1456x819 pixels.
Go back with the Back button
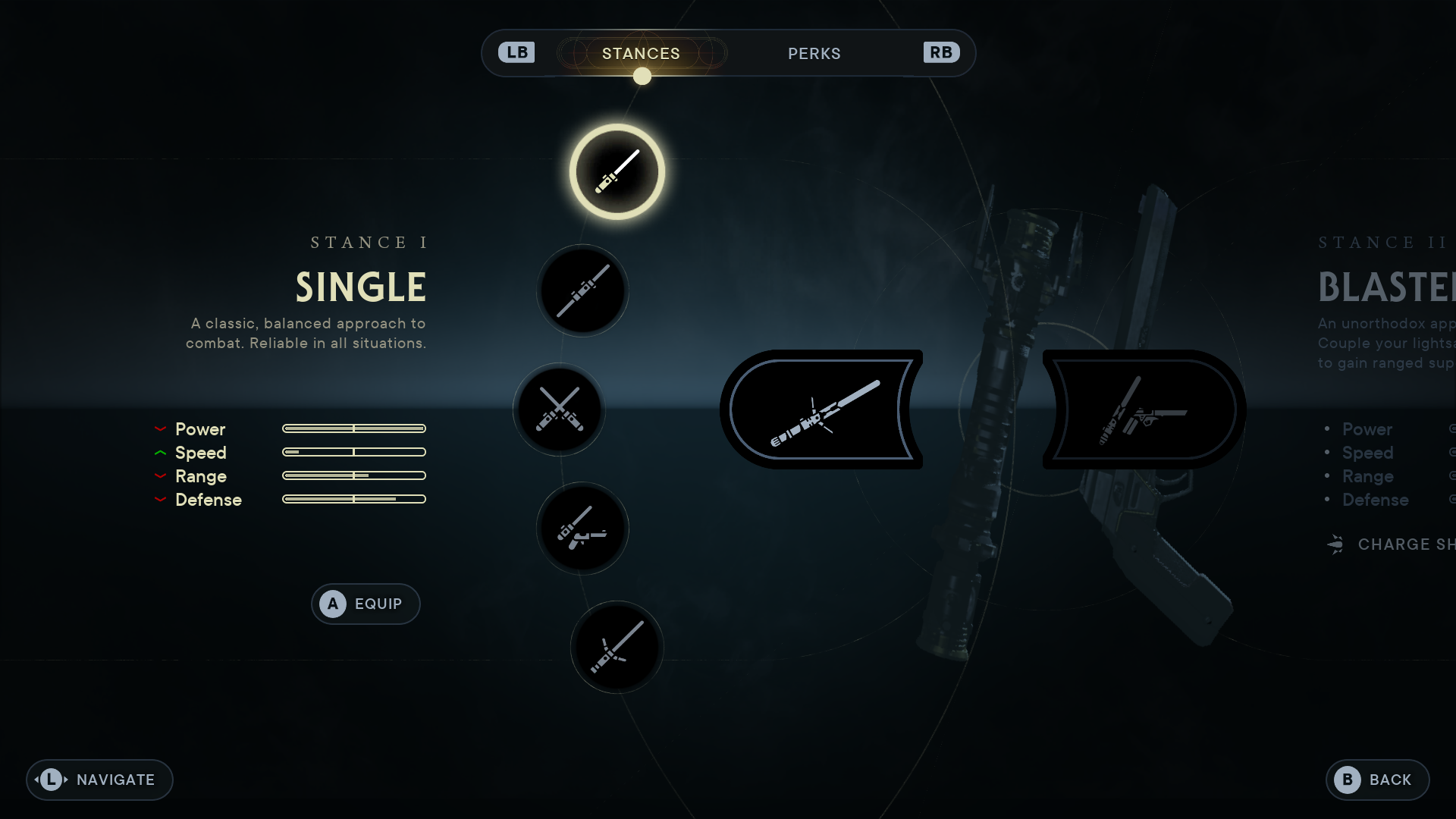pyautogui.click(x=1377, y=780)
